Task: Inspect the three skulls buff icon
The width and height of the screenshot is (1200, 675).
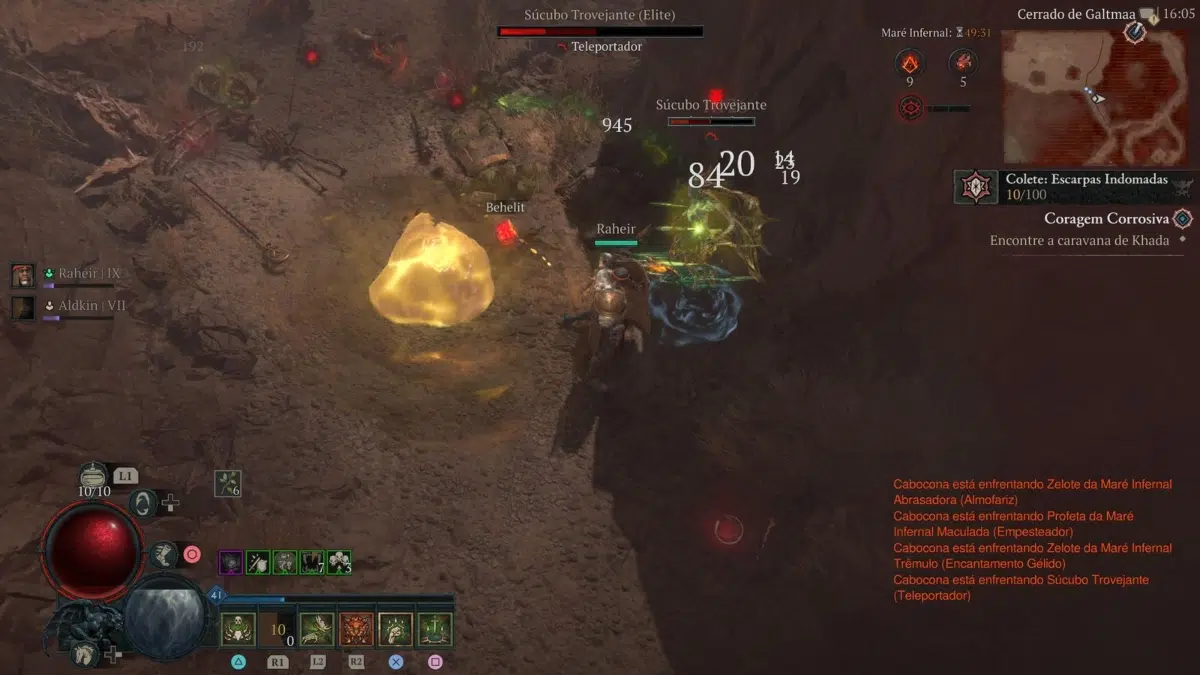Action: pos(338,562)
